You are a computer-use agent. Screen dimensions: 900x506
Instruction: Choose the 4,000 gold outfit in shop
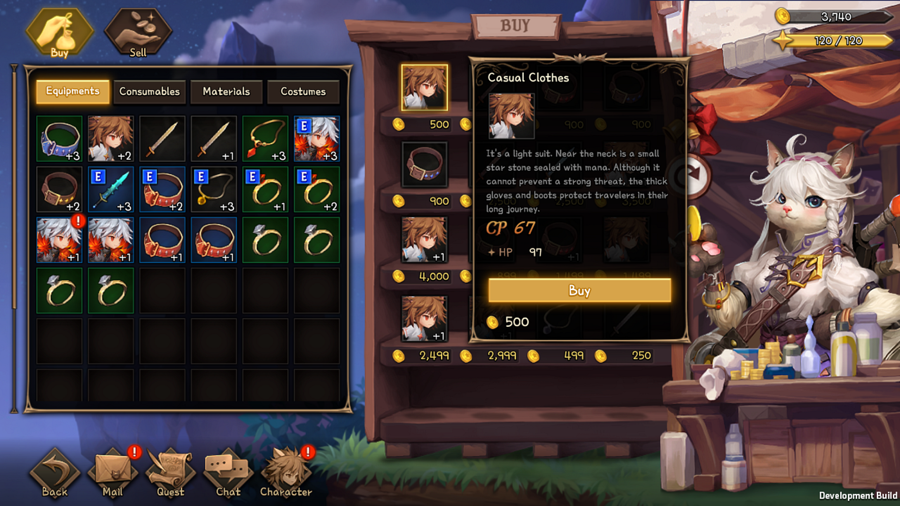[424, 241]
